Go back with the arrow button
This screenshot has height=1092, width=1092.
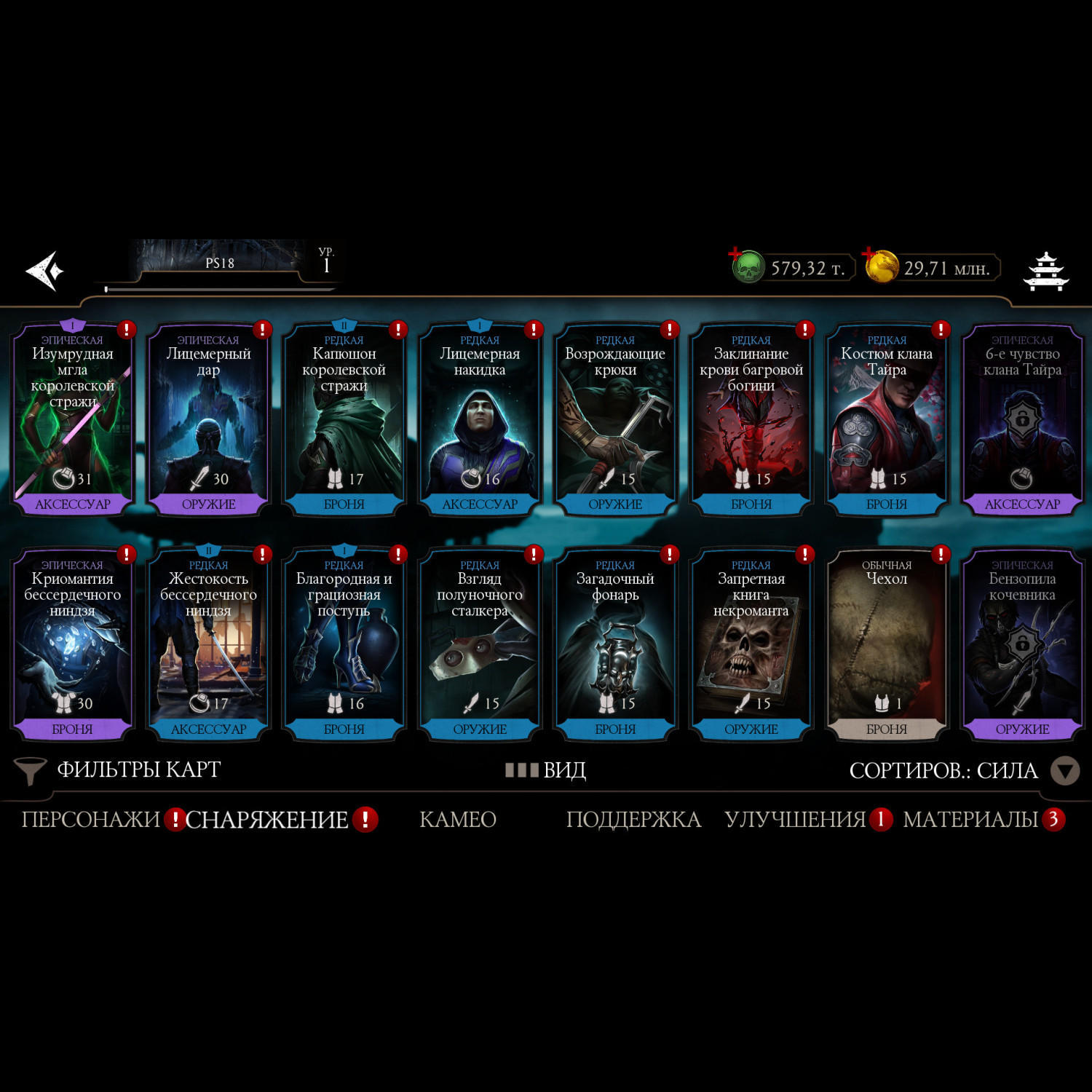tap(45, 271)
